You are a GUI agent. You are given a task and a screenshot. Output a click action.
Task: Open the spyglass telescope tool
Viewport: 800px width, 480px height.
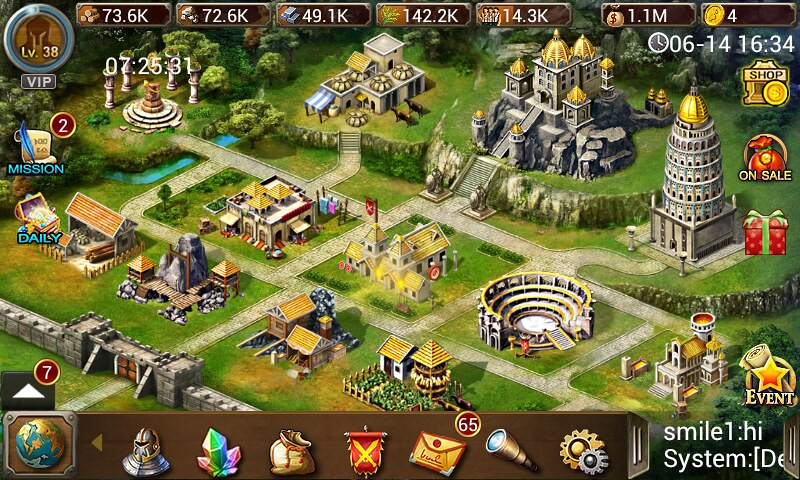[510, 449]
